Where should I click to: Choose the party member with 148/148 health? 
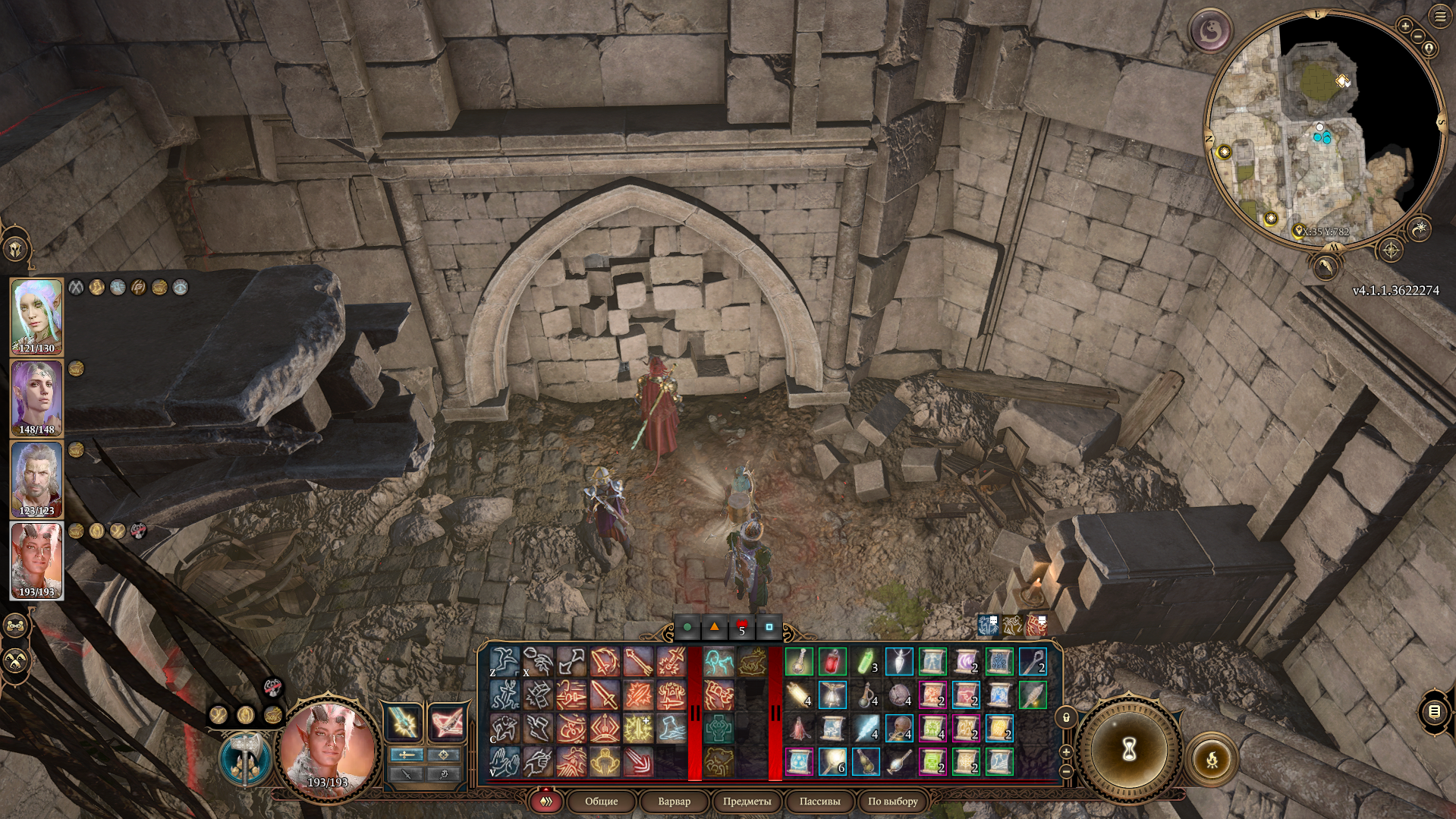coord(36,396)
